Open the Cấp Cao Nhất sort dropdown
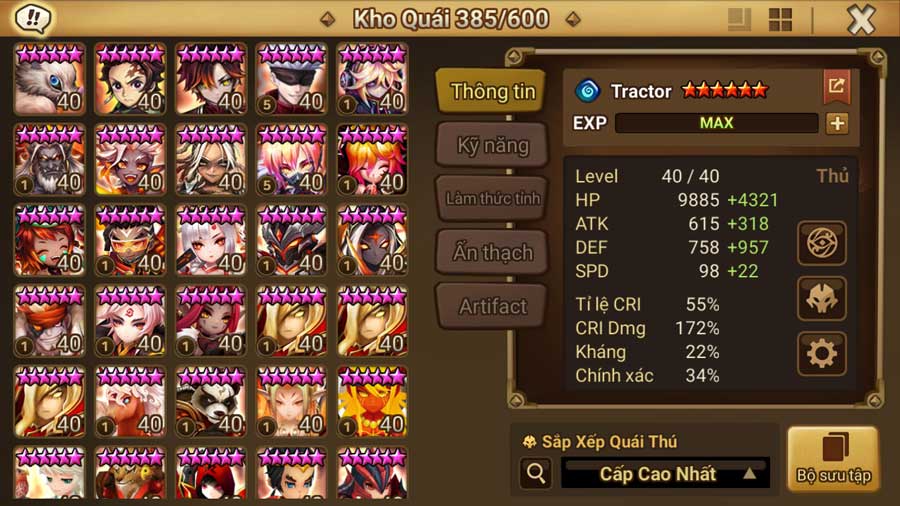 click(x=666, y=473)
